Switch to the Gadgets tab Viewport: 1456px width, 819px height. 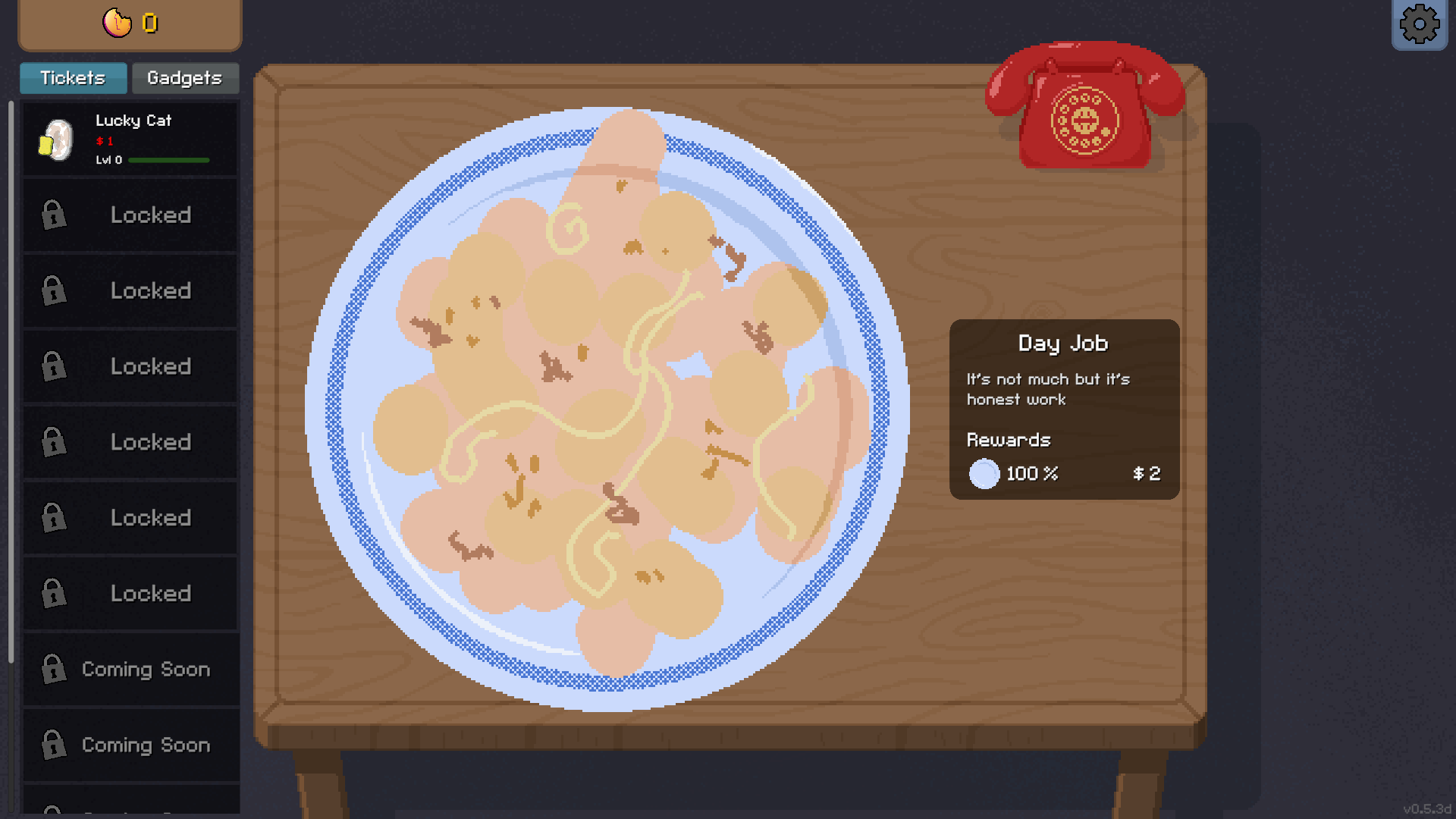[x=185, y=78]
